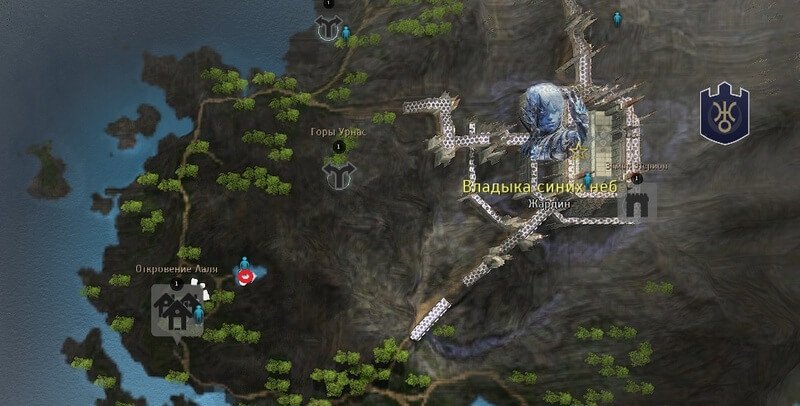Select the castle tower node icon near Жардин
The width and height of the screenshot is (800, 406).
[634, 205]
